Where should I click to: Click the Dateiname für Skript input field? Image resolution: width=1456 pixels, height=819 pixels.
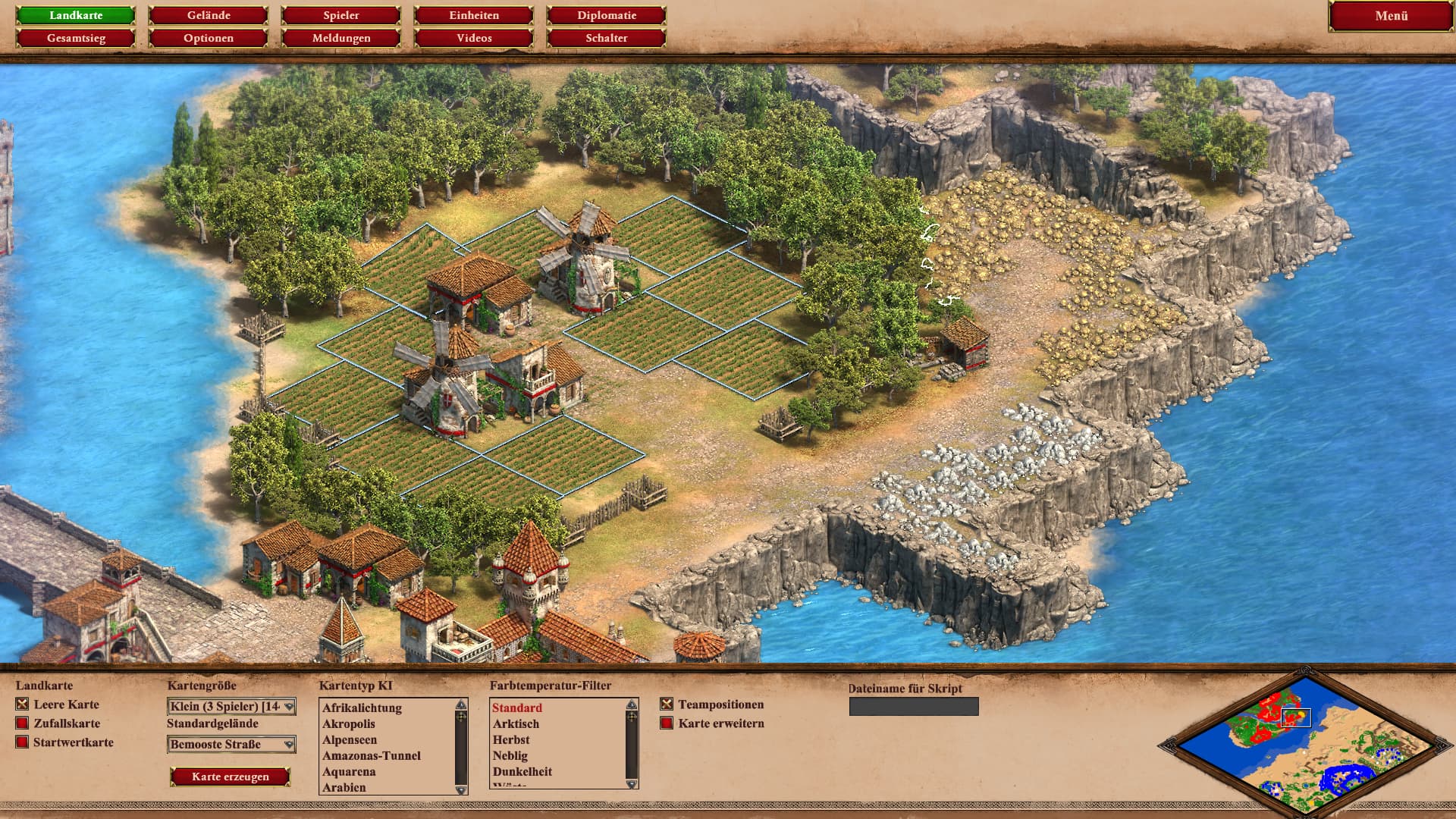914,707
